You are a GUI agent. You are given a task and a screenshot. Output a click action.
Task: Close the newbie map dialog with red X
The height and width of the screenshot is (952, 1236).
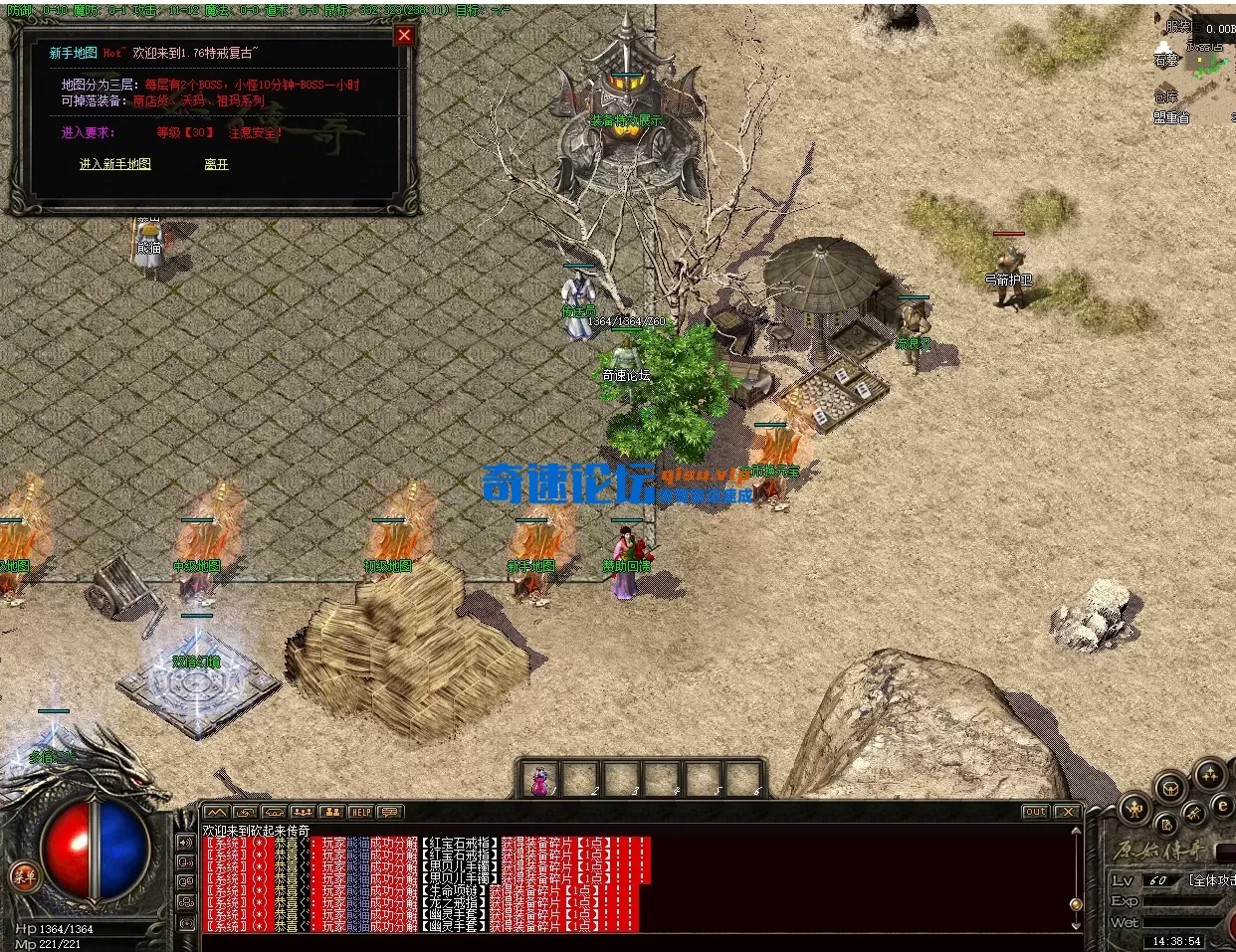[404, 36]
